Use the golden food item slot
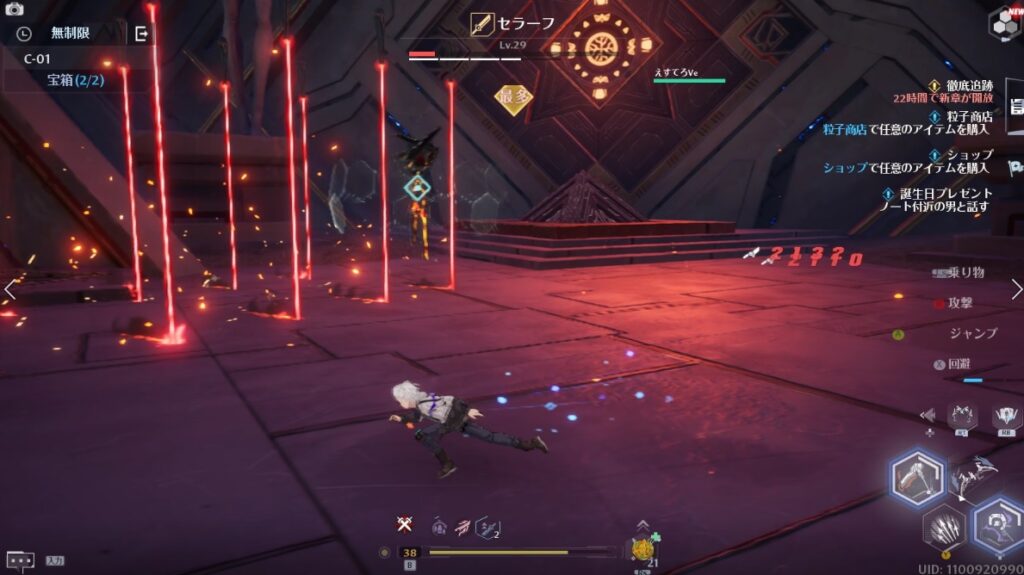The image size is (1024, 575). (x=641, y=549)
